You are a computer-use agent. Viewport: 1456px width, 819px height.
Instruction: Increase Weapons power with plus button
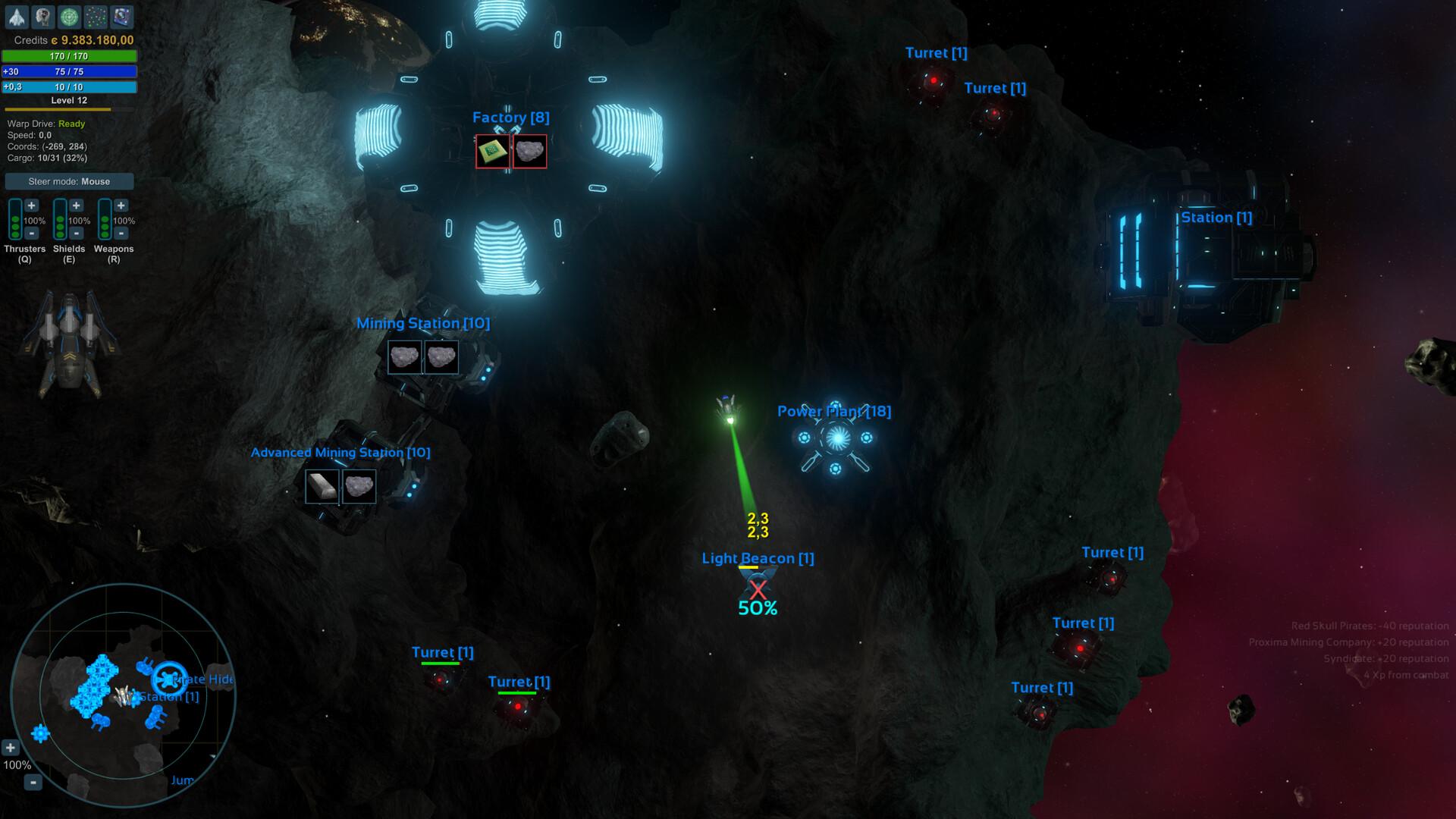(x=121, y=205)
